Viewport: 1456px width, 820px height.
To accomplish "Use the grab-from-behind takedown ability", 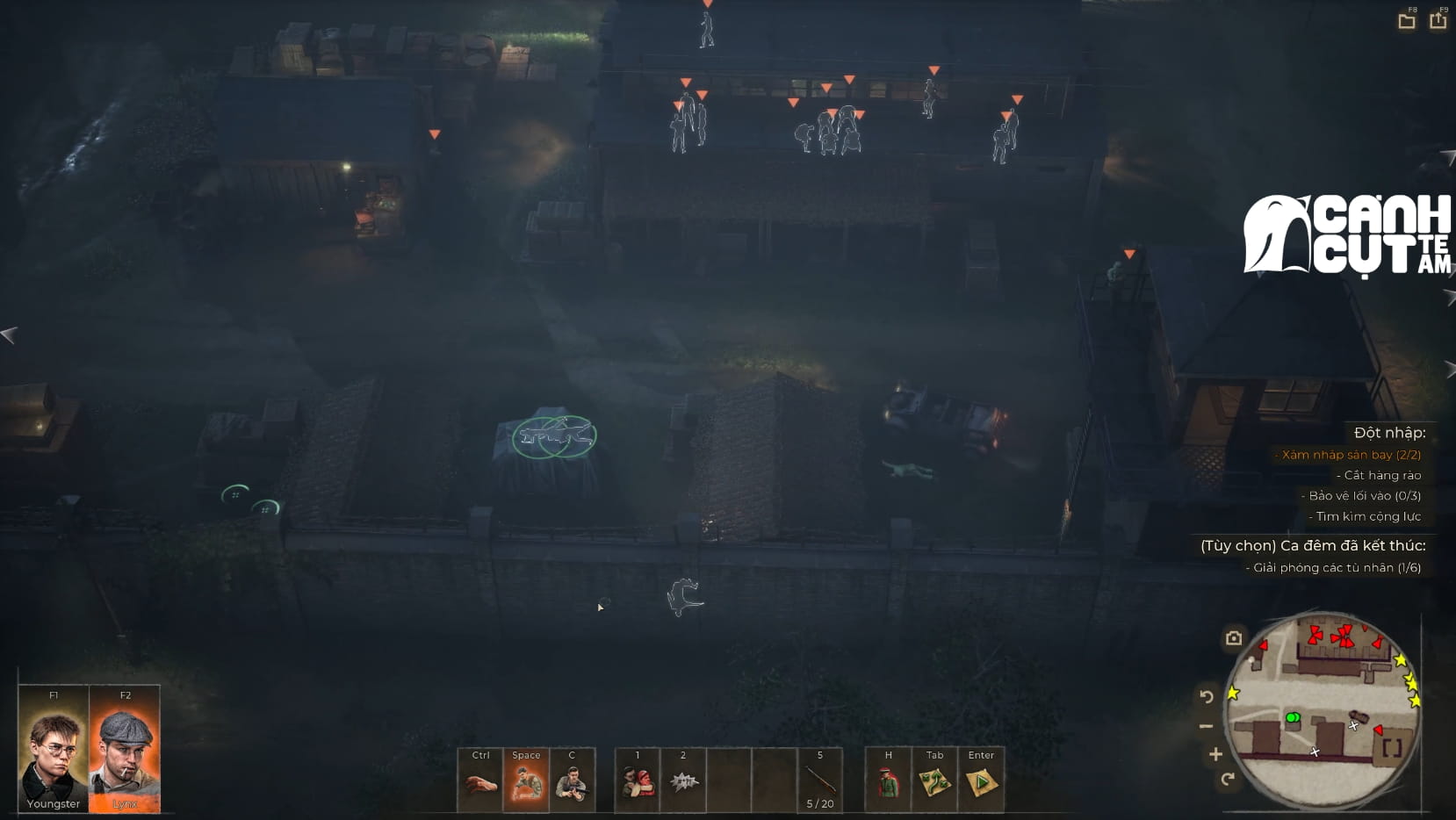I will click(638, 780).
